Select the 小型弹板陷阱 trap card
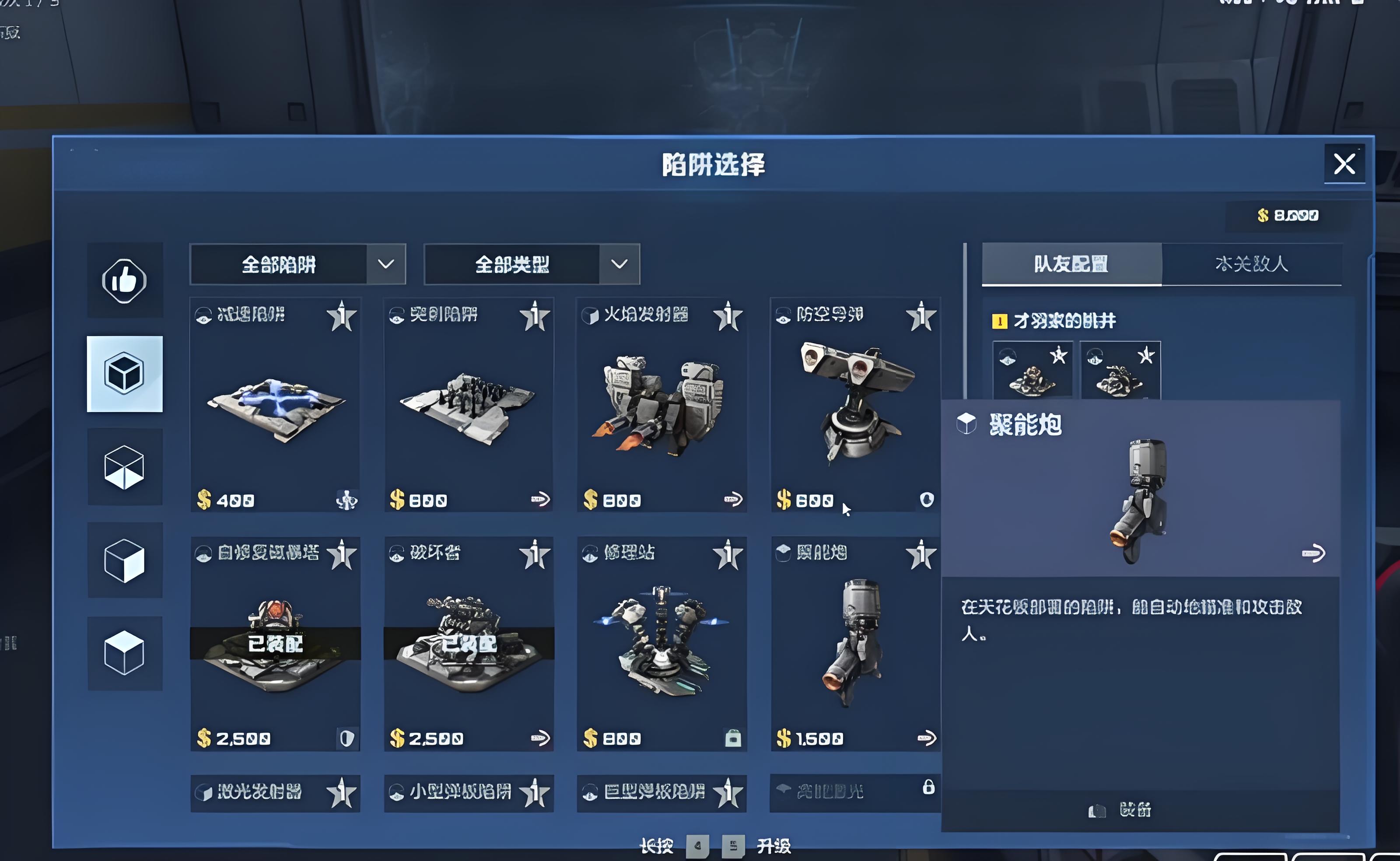The width and height of the screenshot is (1400, 861). pyautogui.click(x=468, y=793)
